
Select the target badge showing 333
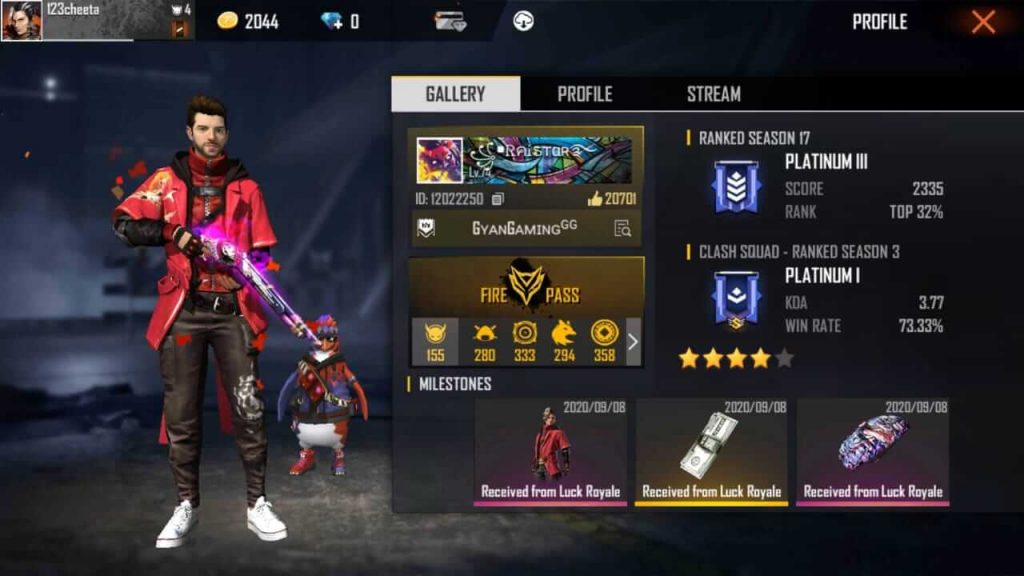pos(524,341)
